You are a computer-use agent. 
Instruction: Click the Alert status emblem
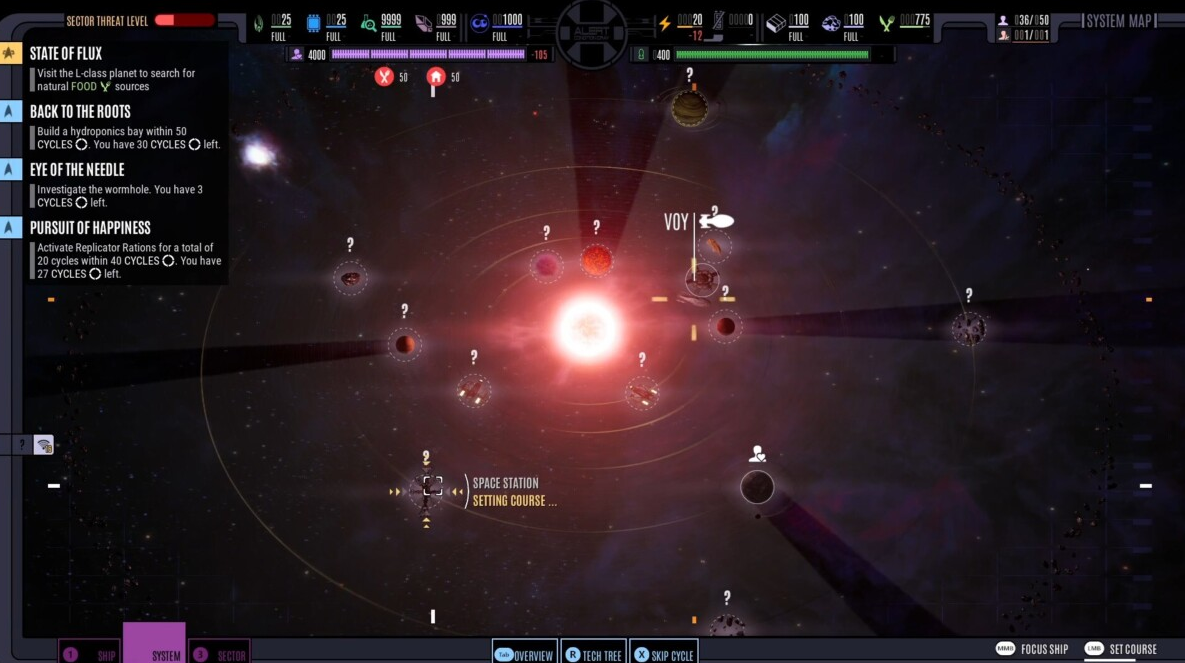(x=593, y=32)
